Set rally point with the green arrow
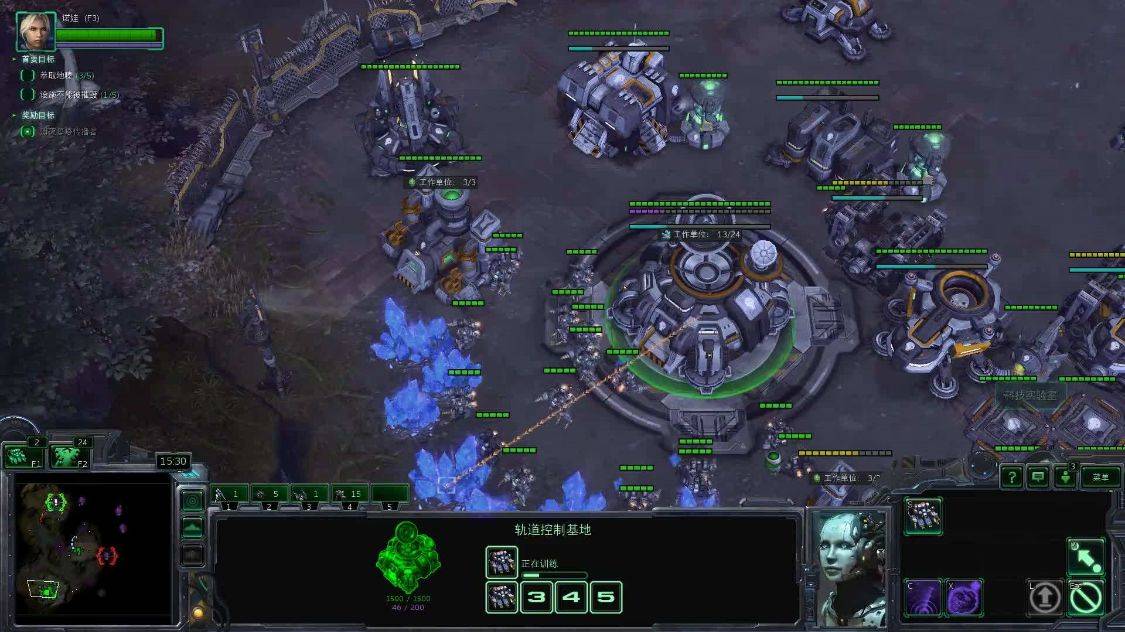 pyautogui.click(x=1085, y=556)
